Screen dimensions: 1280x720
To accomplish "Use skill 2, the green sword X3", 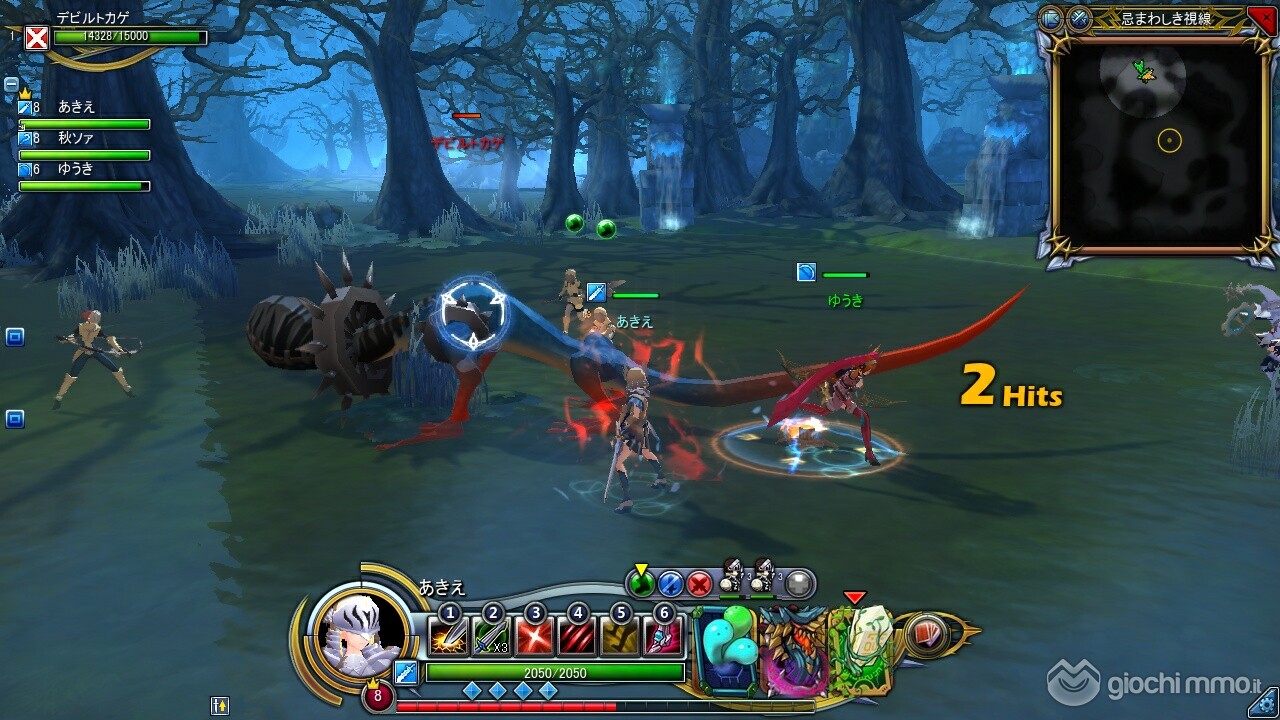I will (491, 638).
